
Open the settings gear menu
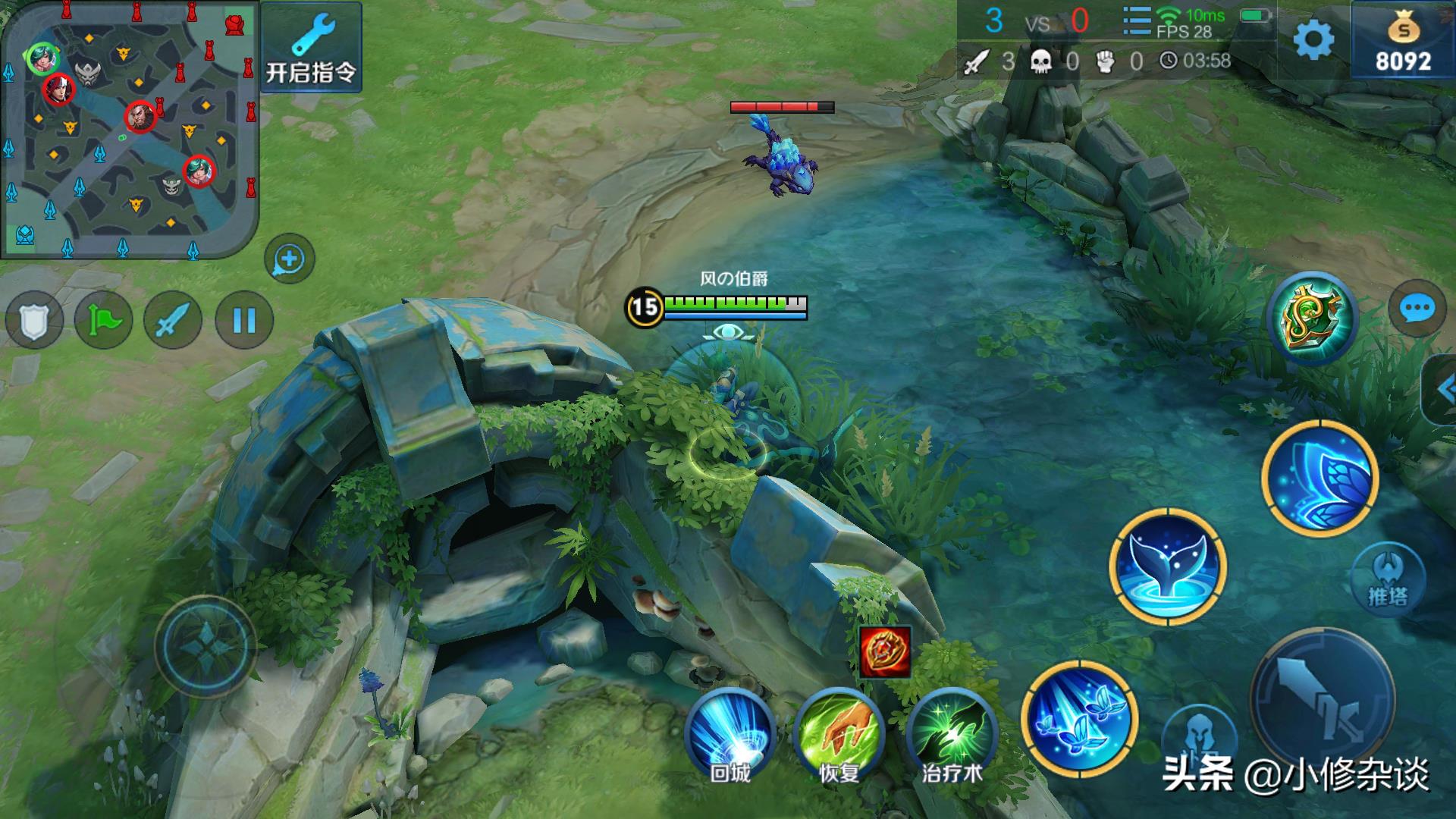pyautogui.click(x=1313, y=39)
